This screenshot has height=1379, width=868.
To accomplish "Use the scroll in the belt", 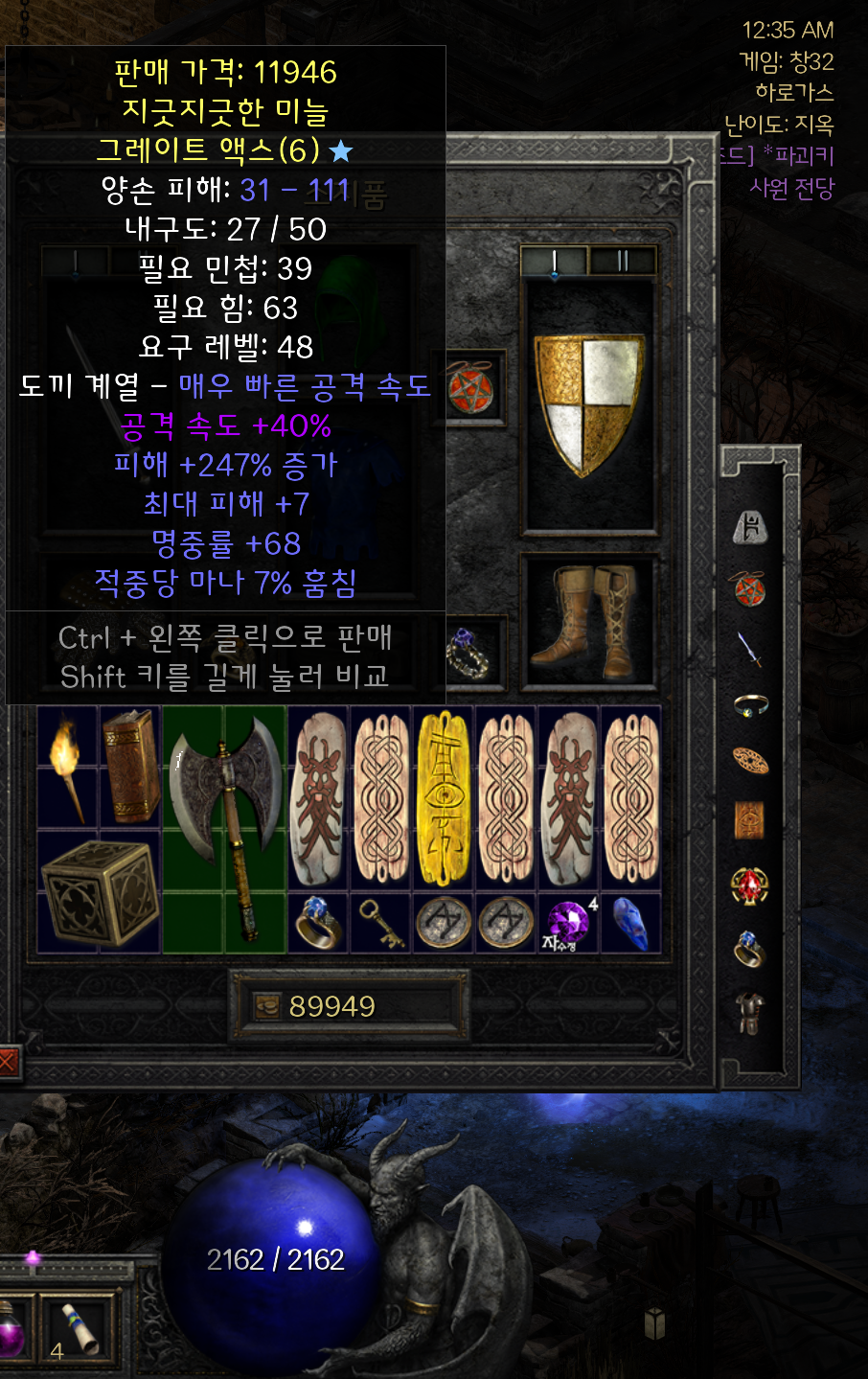I will point(79,1327).
